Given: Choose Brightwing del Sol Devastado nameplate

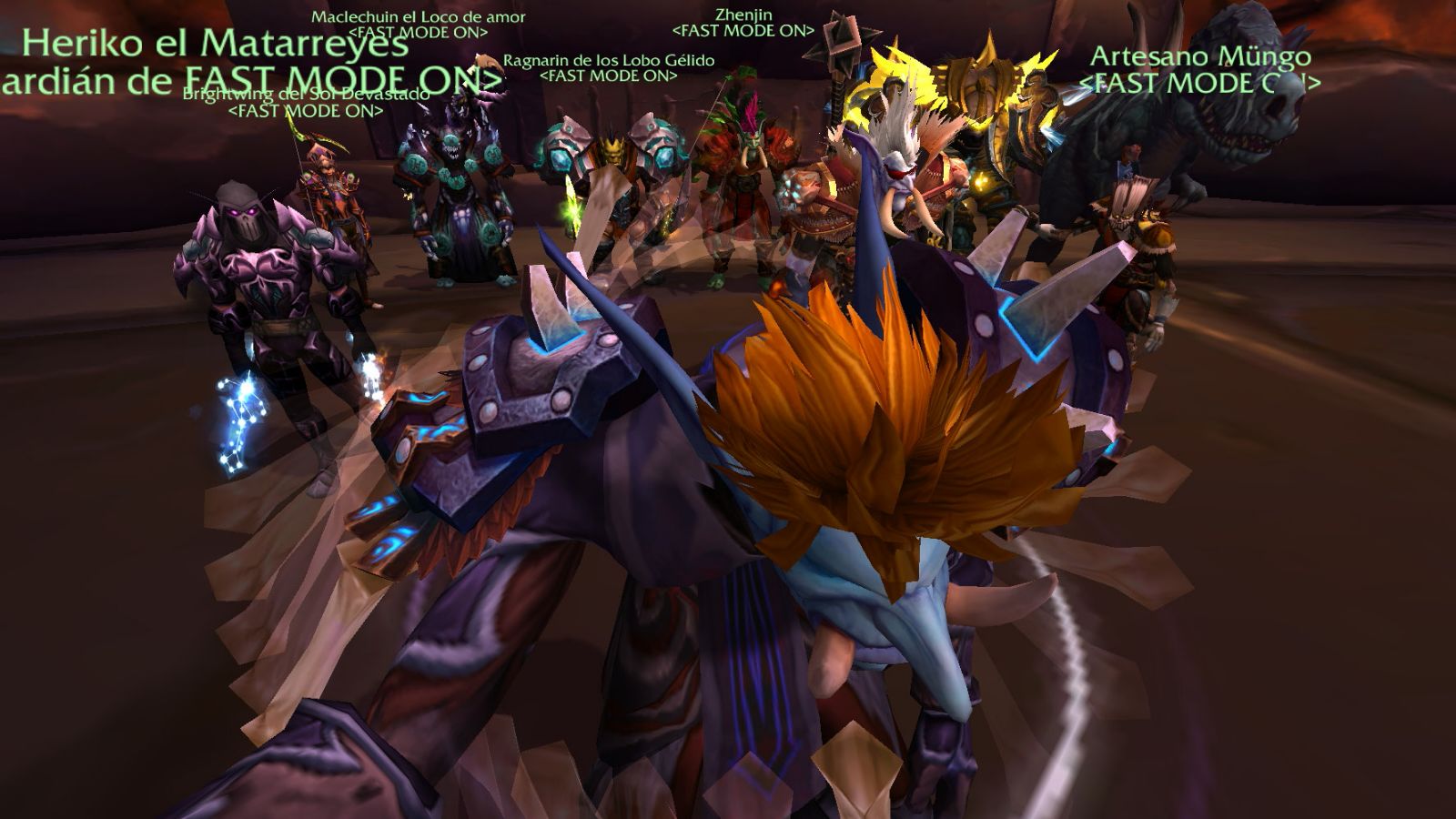Looking at the screenshot, I should click(305, 95).
